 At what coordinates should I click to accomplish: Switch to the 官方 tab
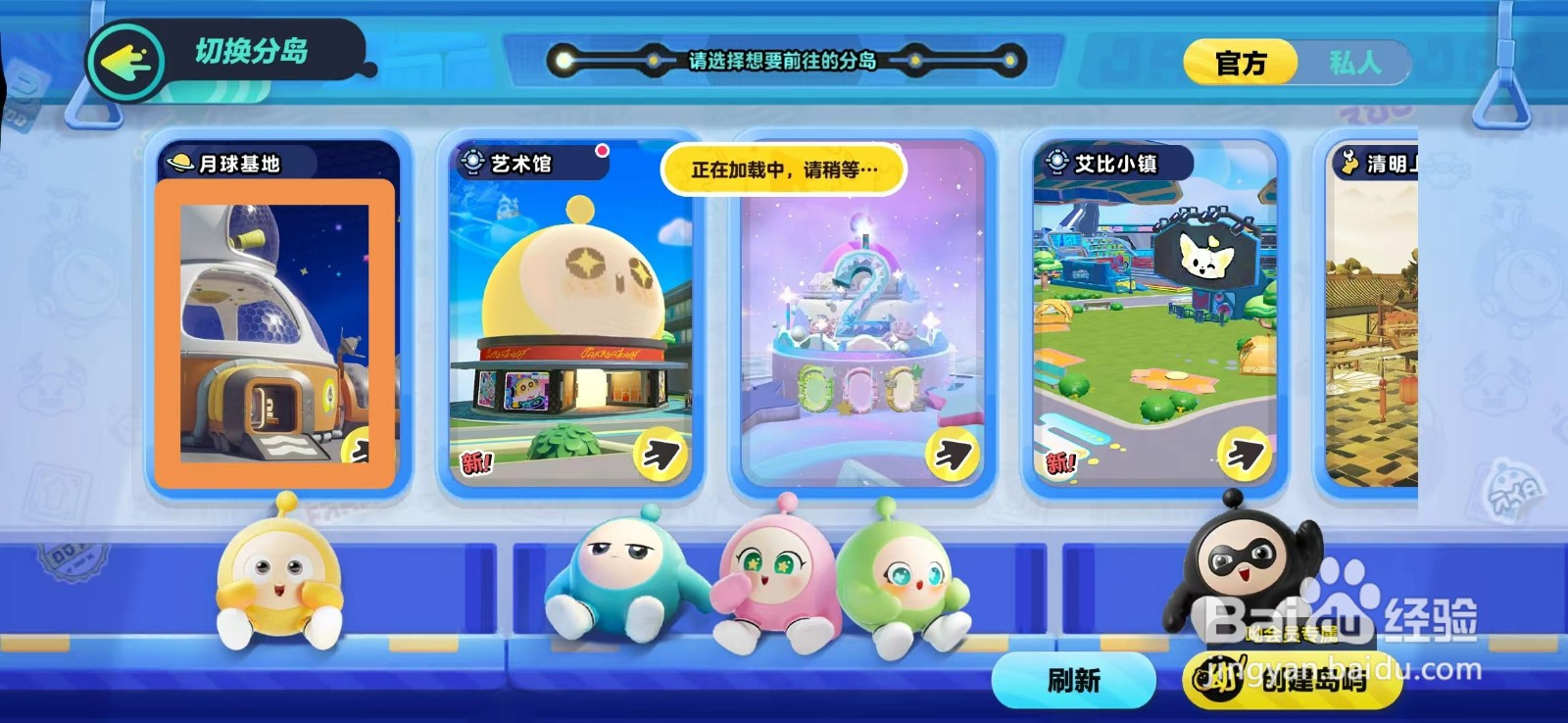coord(1240,62)
